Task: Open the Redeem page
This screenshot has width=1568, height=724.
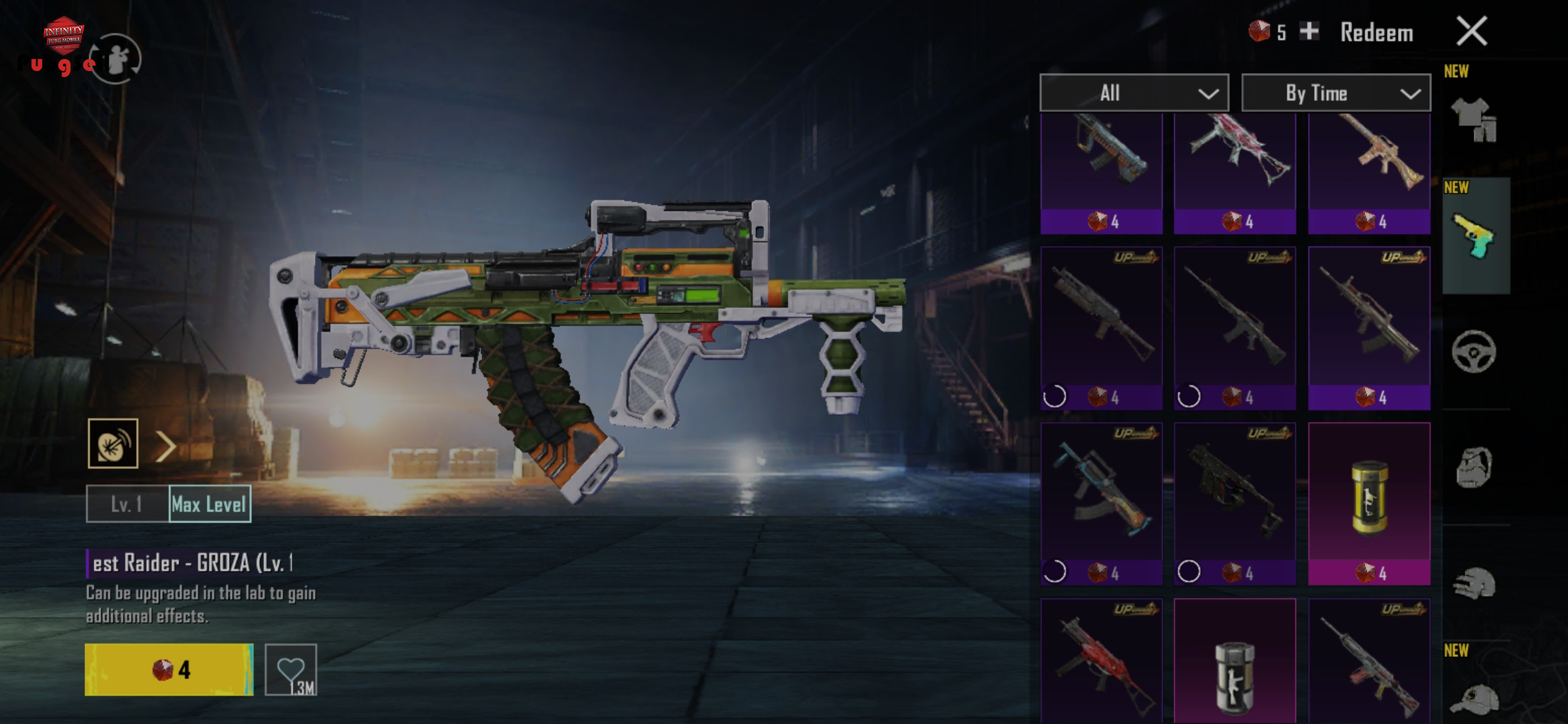Action: tap(1376, 33)
